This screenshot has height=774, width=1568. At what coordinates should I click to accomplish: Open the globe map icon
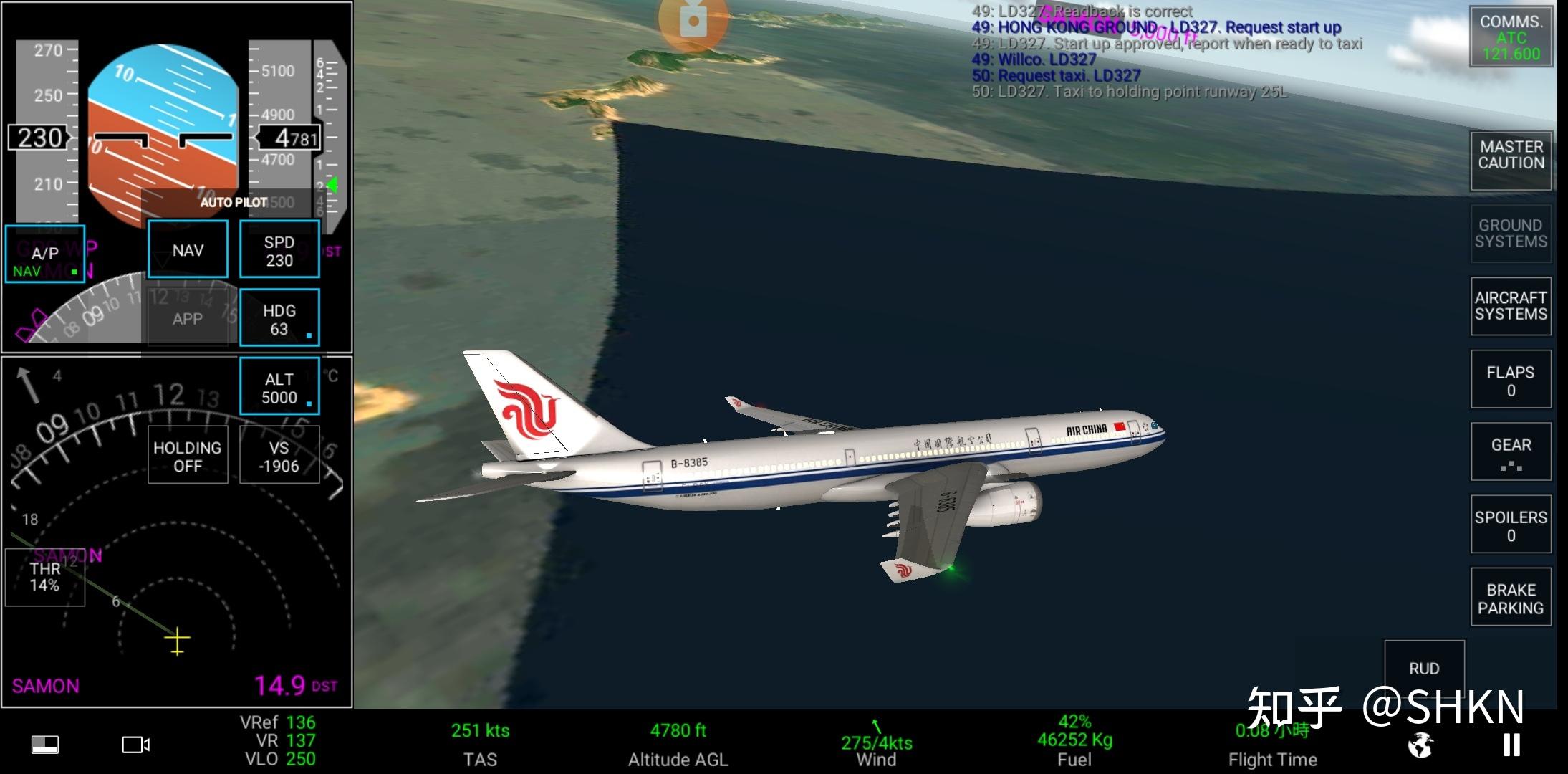(x=1420, y=745)
